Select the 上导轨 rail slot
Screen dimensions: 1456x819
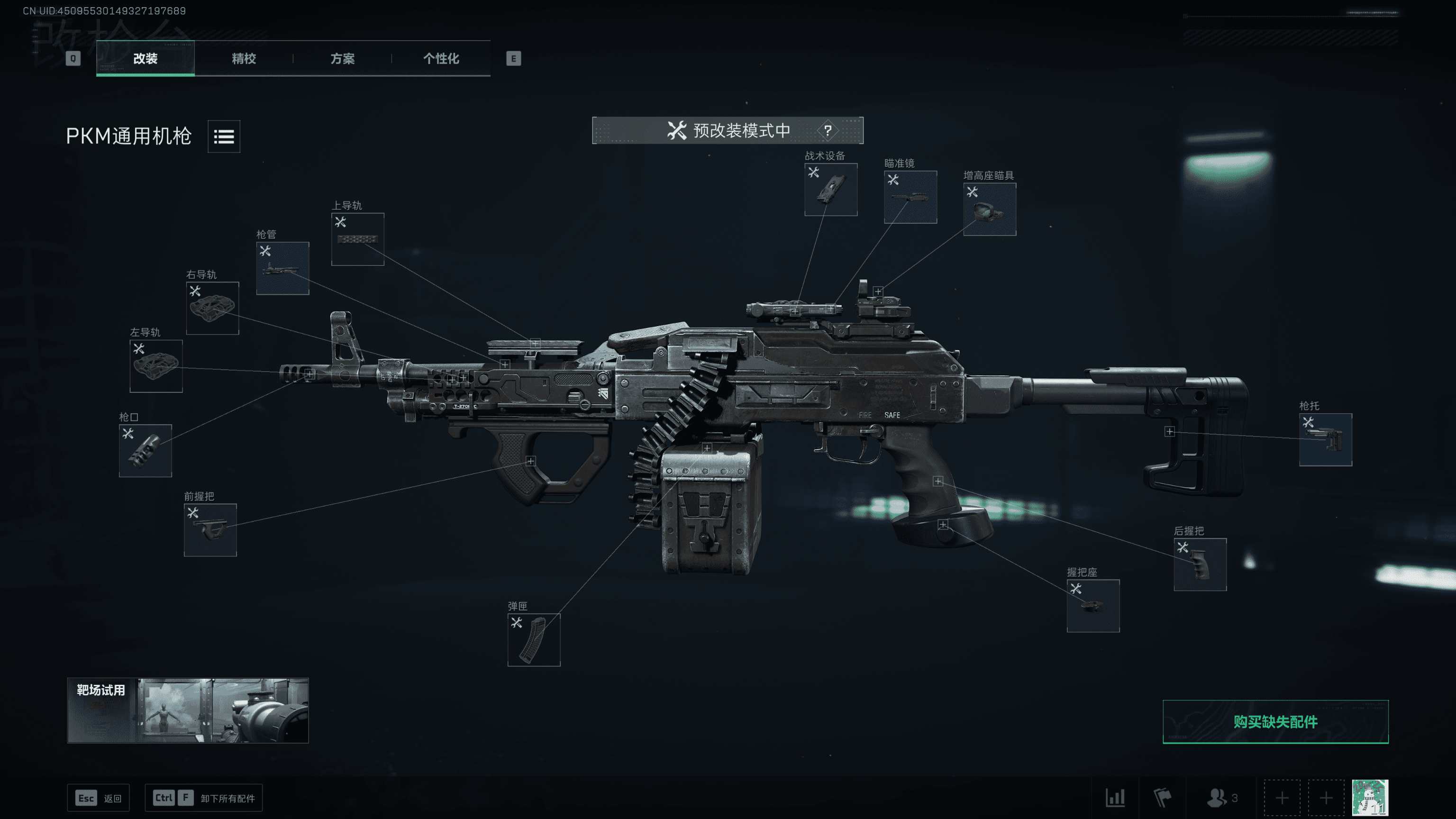357,239
